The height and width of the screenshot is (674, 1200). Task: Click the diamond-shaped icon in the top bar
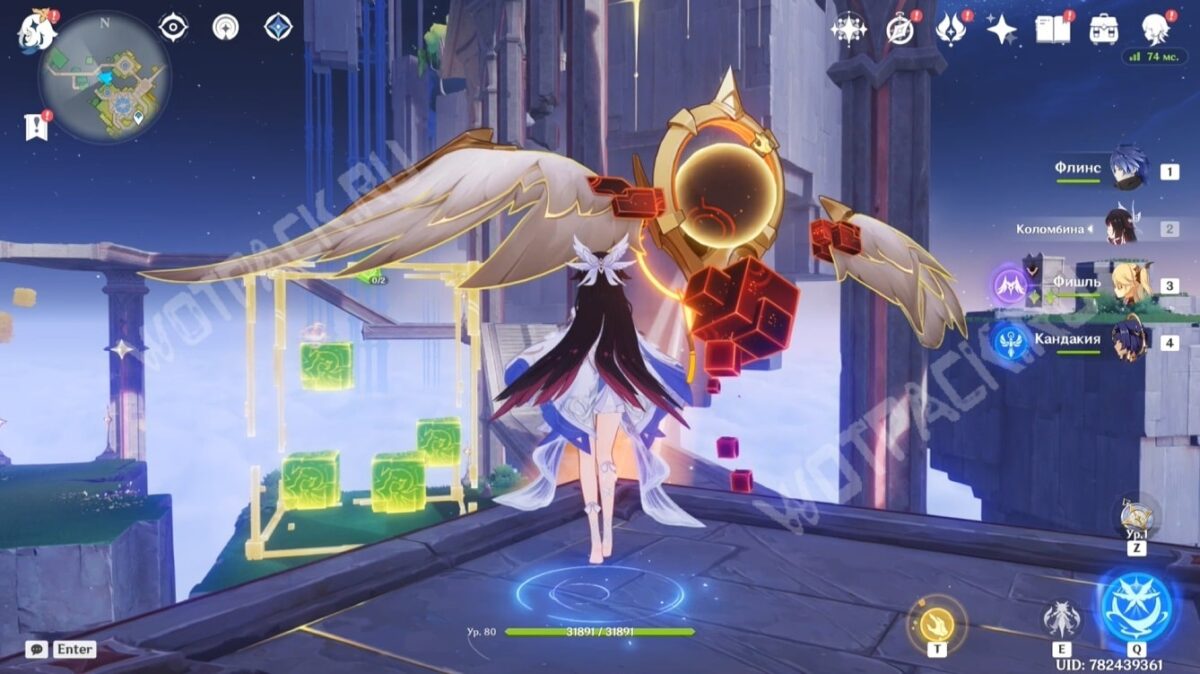(278, 27)
